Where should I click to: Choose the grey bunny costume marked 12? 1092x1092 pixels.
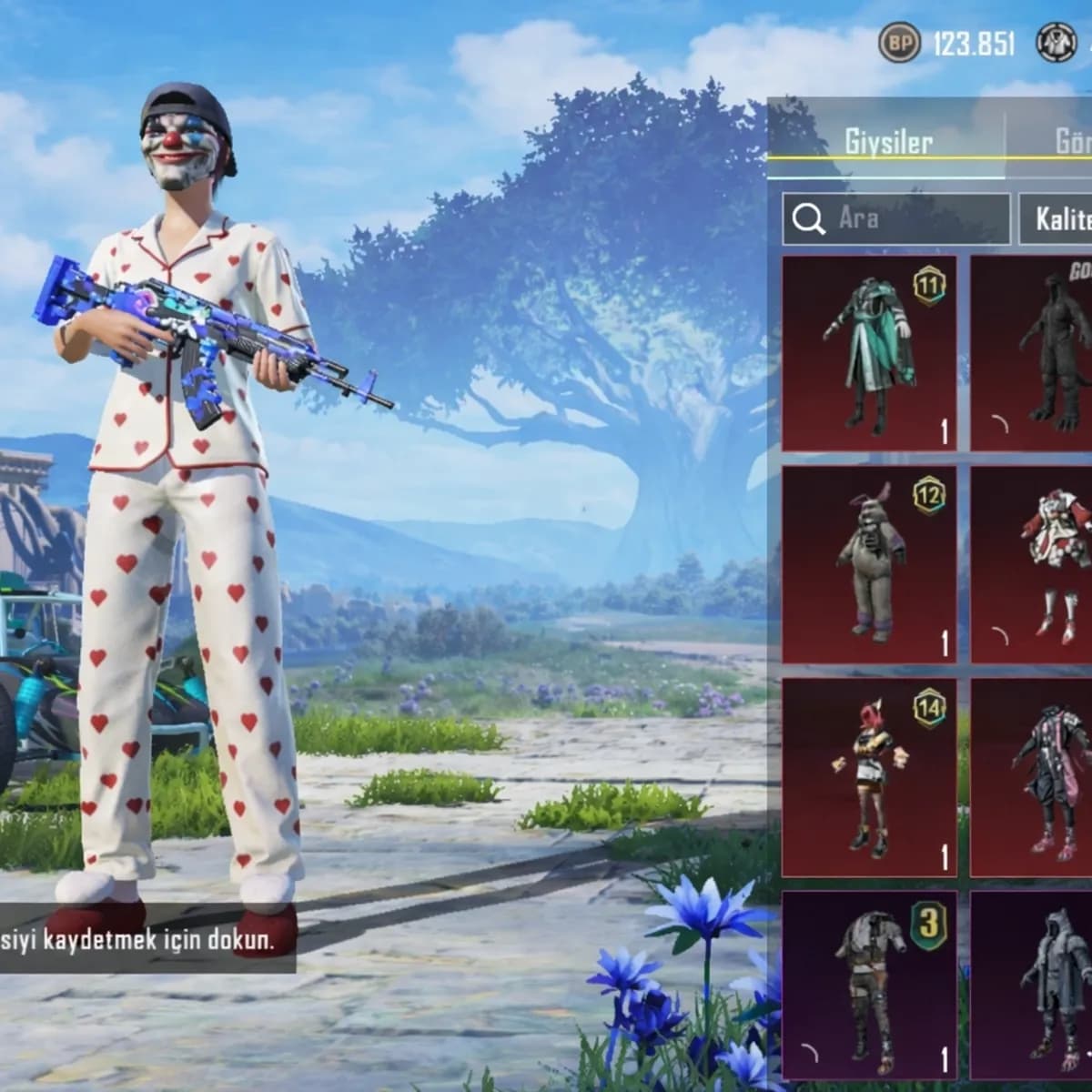point(869,564)
